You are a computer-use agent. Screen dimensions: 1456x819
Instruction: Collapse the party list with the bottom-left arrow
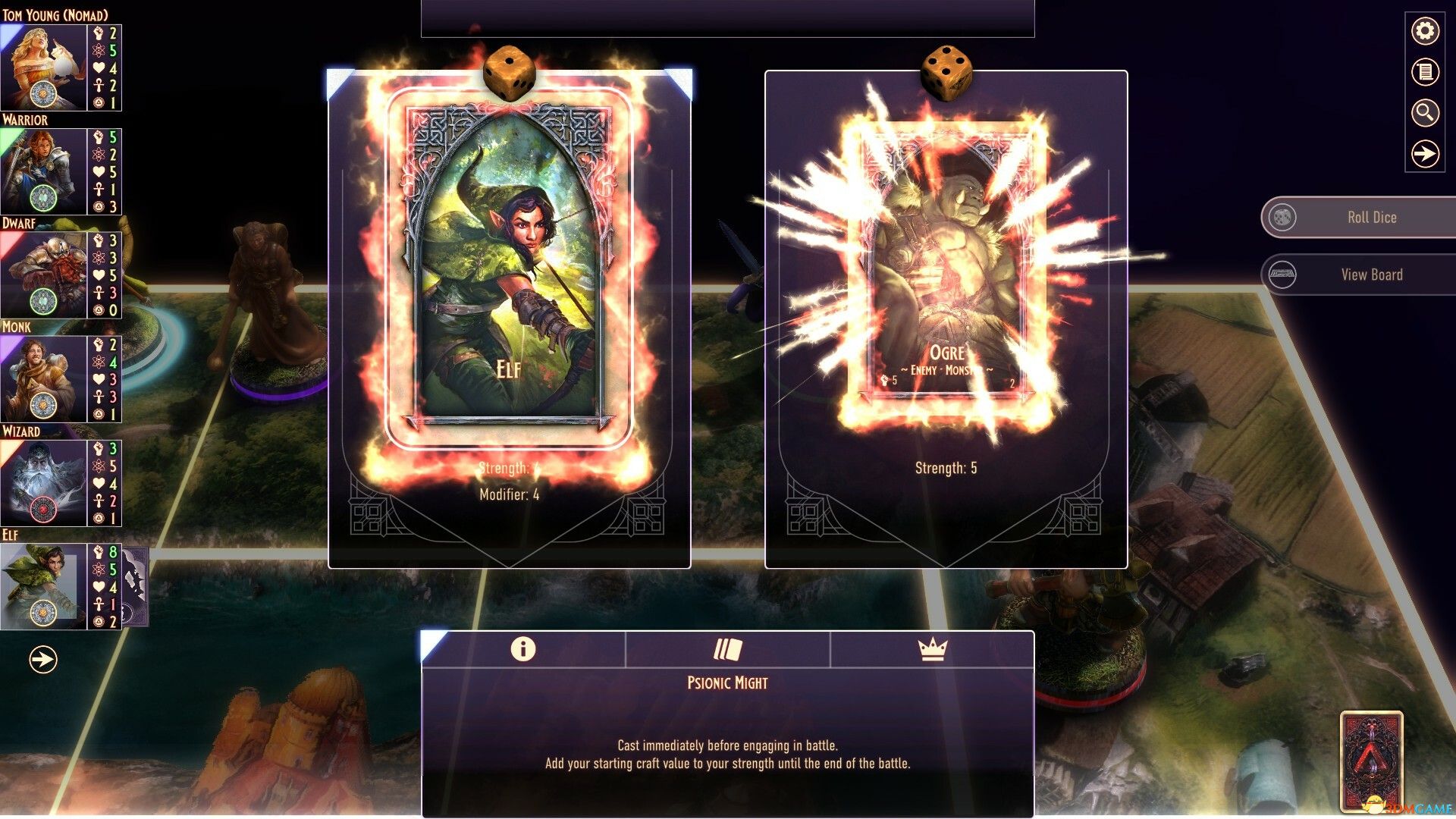pos(42,658)
